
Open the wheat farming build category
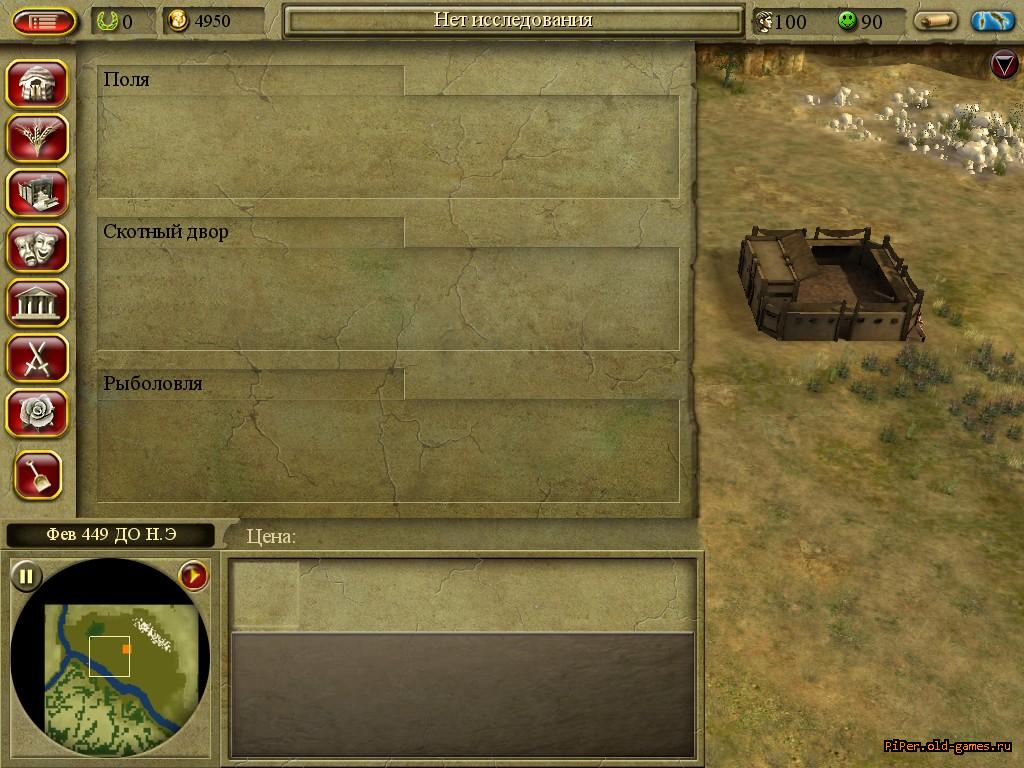click(38, 138)
